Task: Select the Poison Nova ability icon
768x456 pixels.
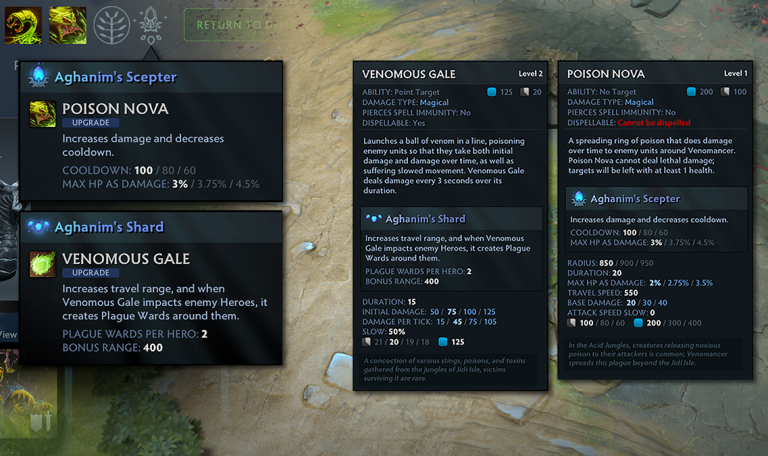Action: [67, 25]
